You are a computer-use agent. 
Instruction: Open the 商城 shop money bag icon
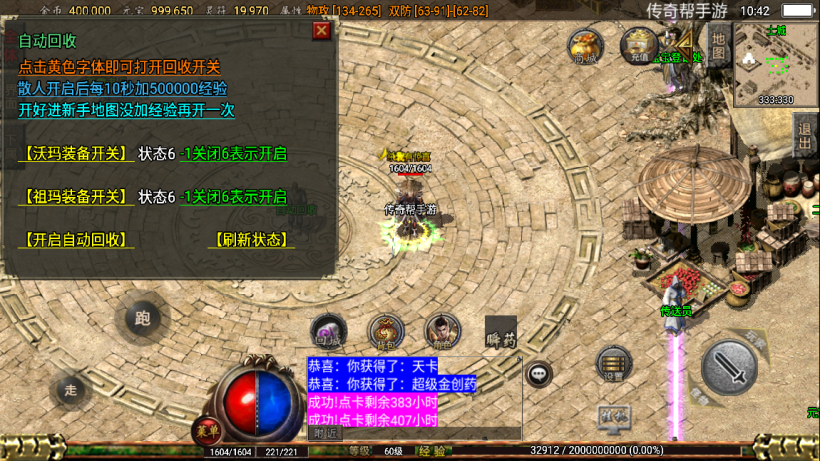tap(586, 46)
